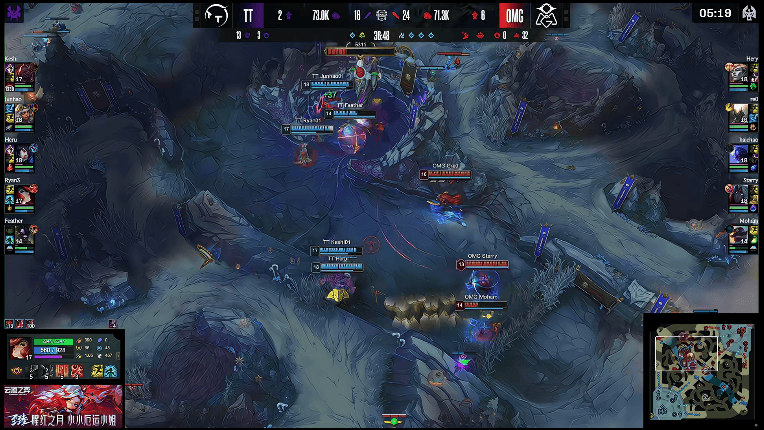
Task: Open the red-haired character ad banner
Action: point(62,407)
